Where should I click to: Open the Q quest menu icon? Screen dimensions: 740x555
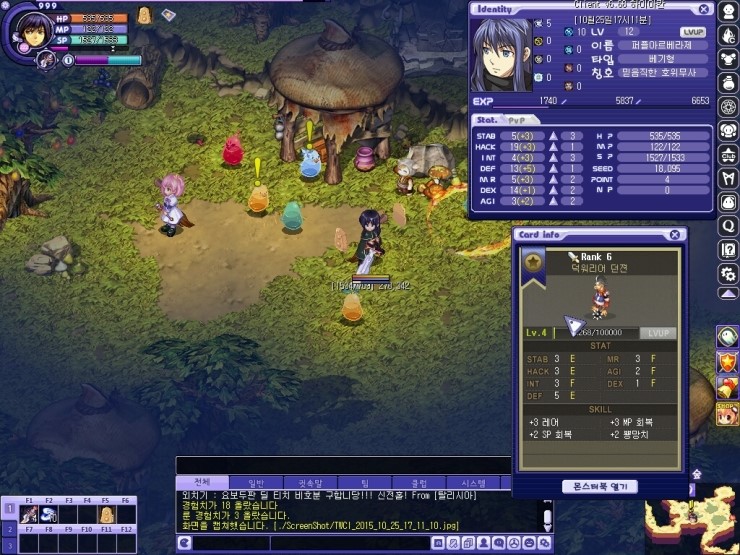728,225
